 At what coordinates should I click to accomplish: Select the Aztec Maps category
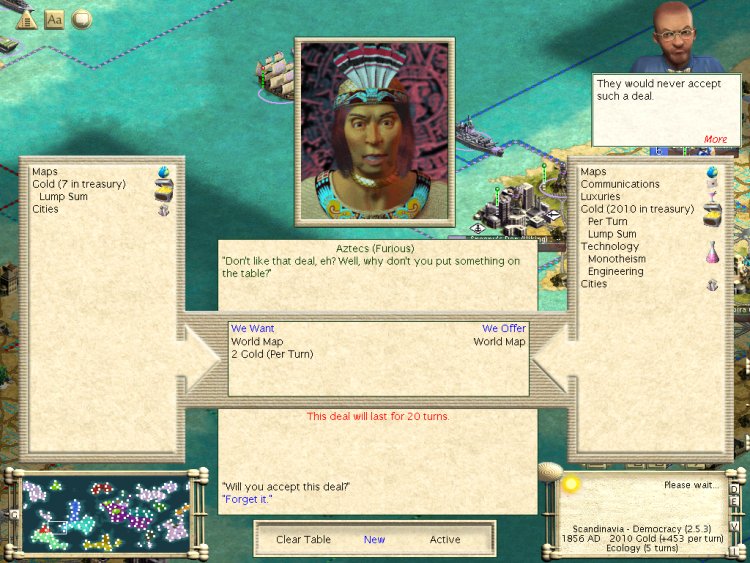point(45,172)
